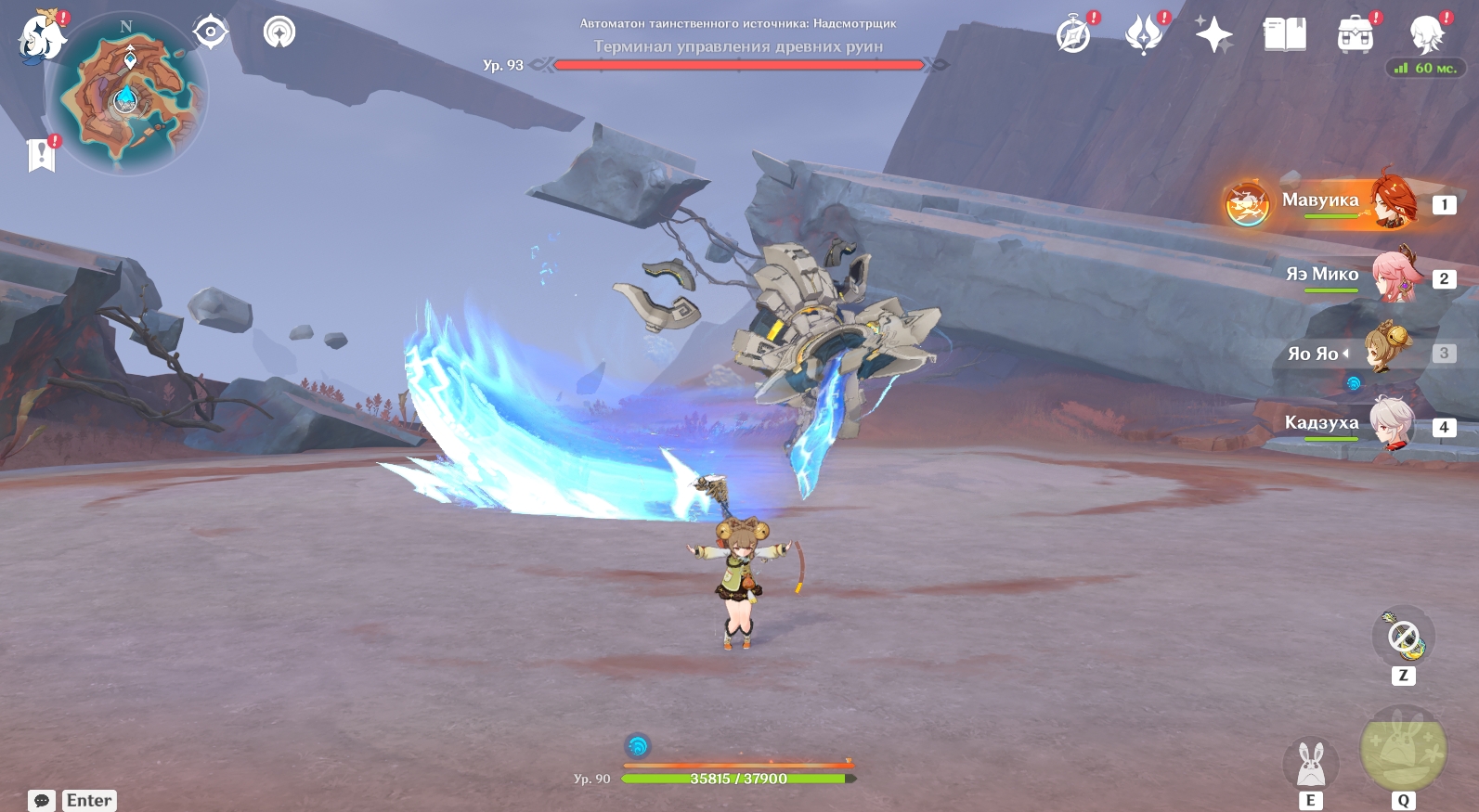Open the quest bookmark icon
The image size is (1479, 812).
(42, 155)
